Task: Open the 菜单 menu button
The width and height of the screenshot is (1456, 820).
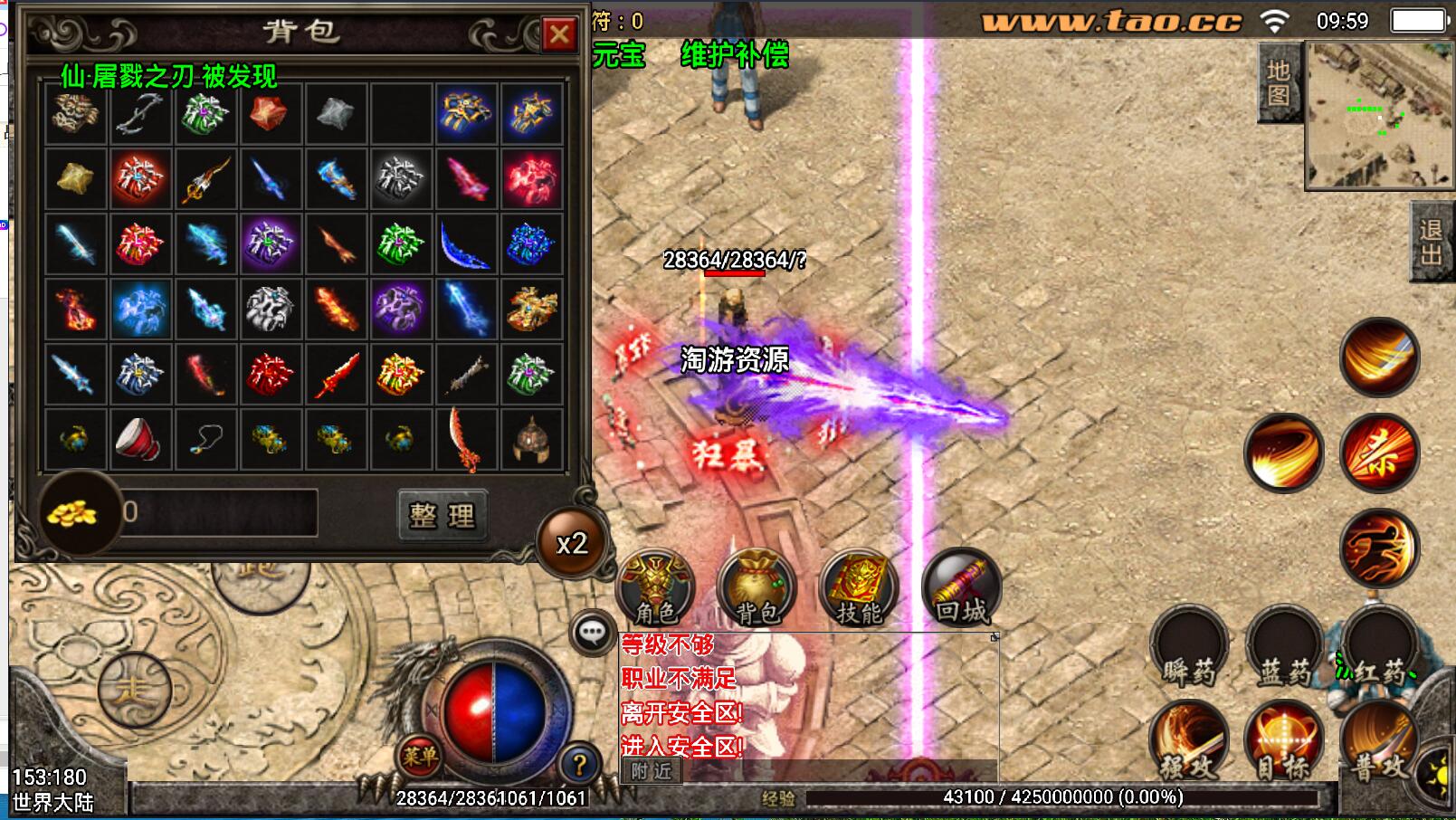Action: pos(420,756)
